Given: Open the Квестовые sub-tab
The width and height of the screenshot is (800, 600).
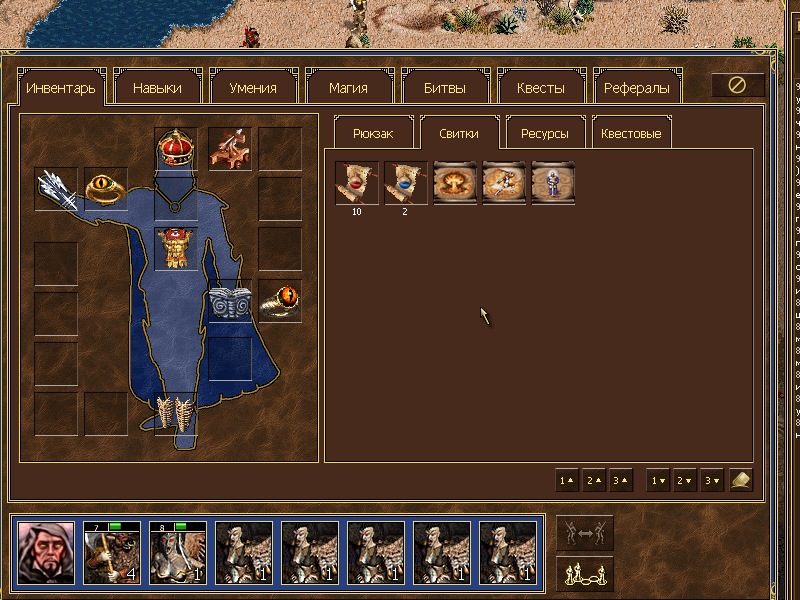Looking at the screenshot, I should [631, 133].
